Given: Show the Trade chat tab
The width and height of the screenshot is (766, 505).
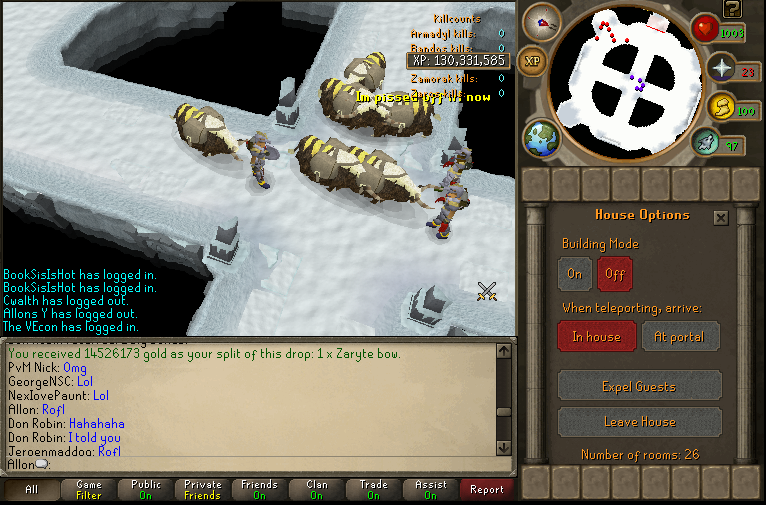Looking at the screenshot, I should pyautogui.click(x=373, y=490).
